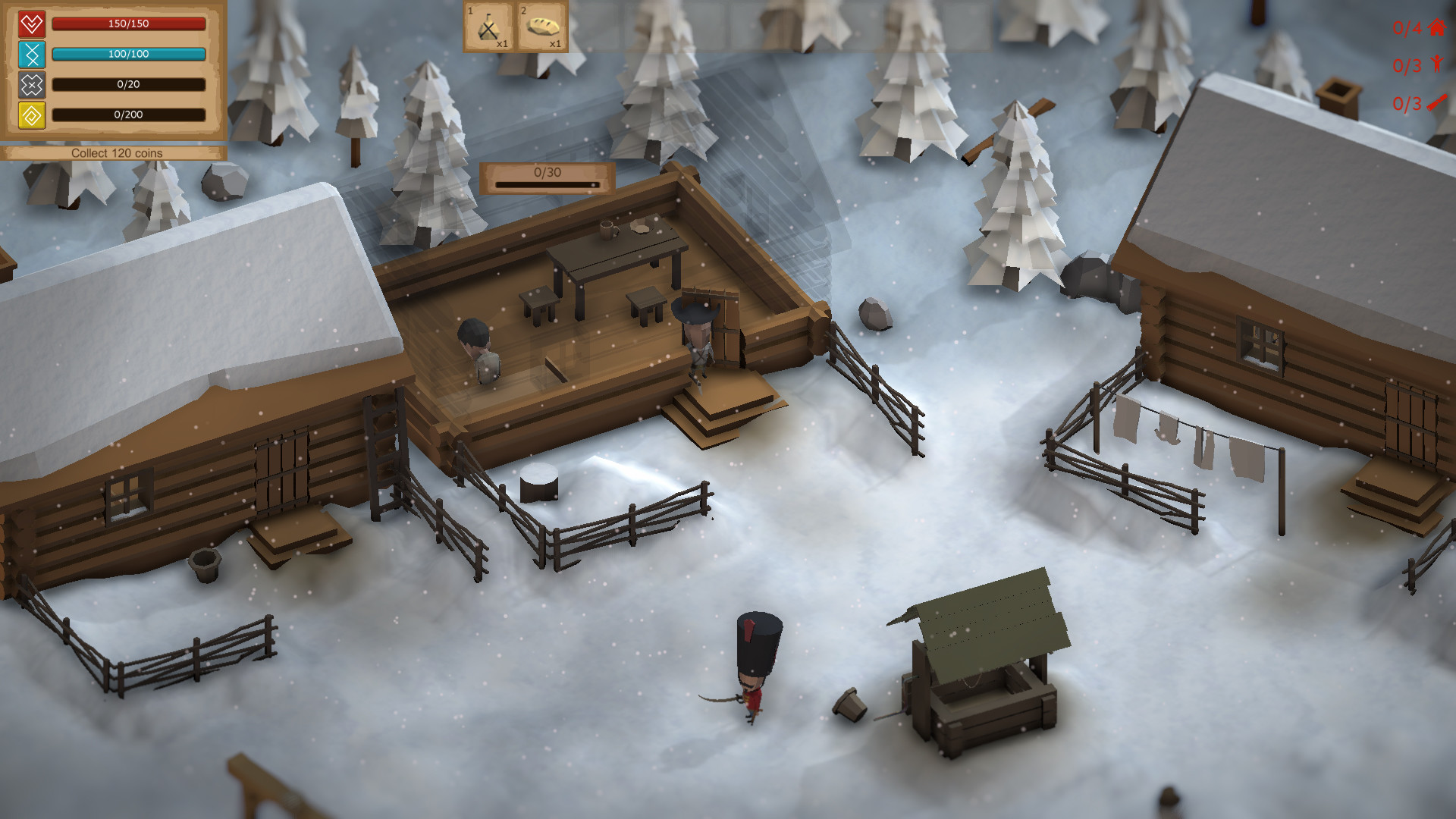
Task: Click the Collect 120 coins objective banner
Action: tap(117, 152)
